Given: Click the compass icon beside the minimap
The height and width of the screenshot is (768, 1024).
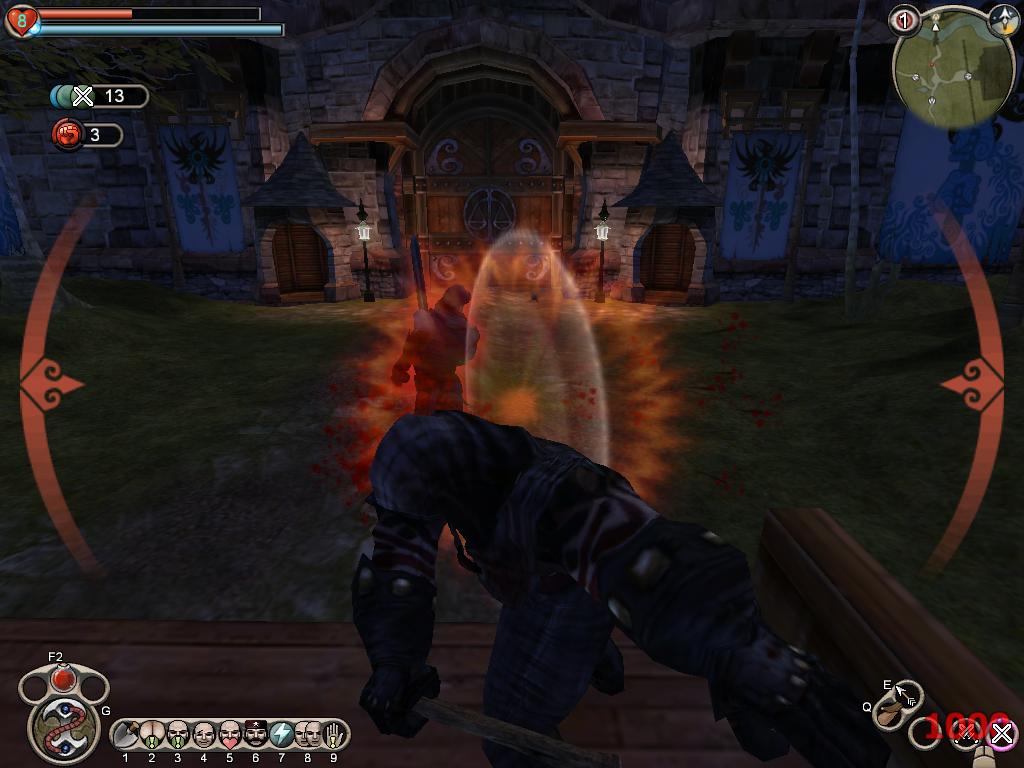Looking at the screenshot, I should [1002, 20].
